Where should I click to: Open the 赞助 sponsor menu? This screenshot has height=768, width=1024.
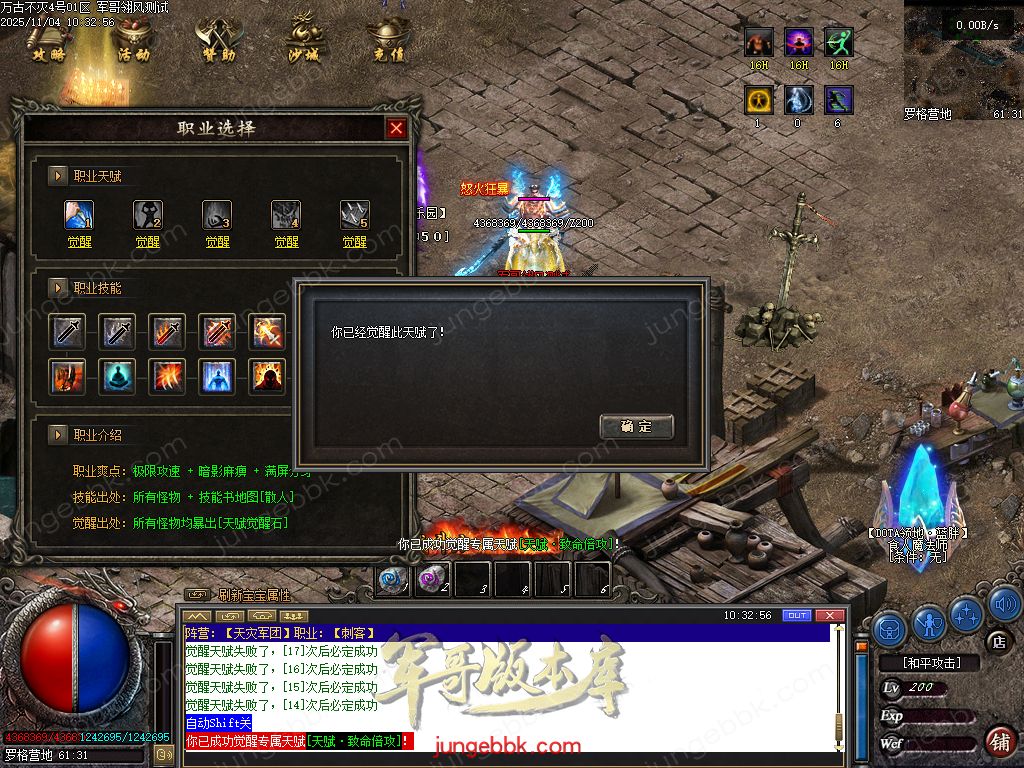[x=218, y=41]
